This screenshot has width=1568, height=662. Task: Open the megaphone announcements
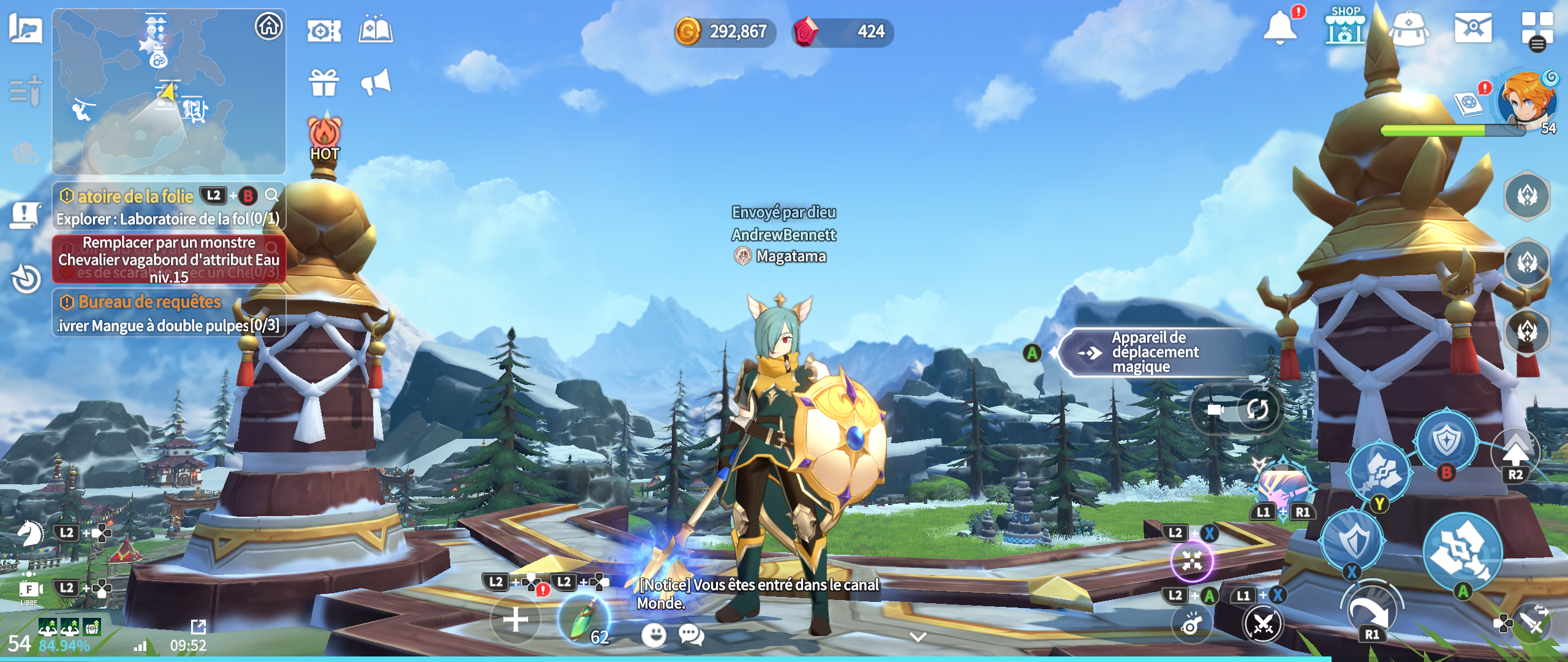[375, 82]
